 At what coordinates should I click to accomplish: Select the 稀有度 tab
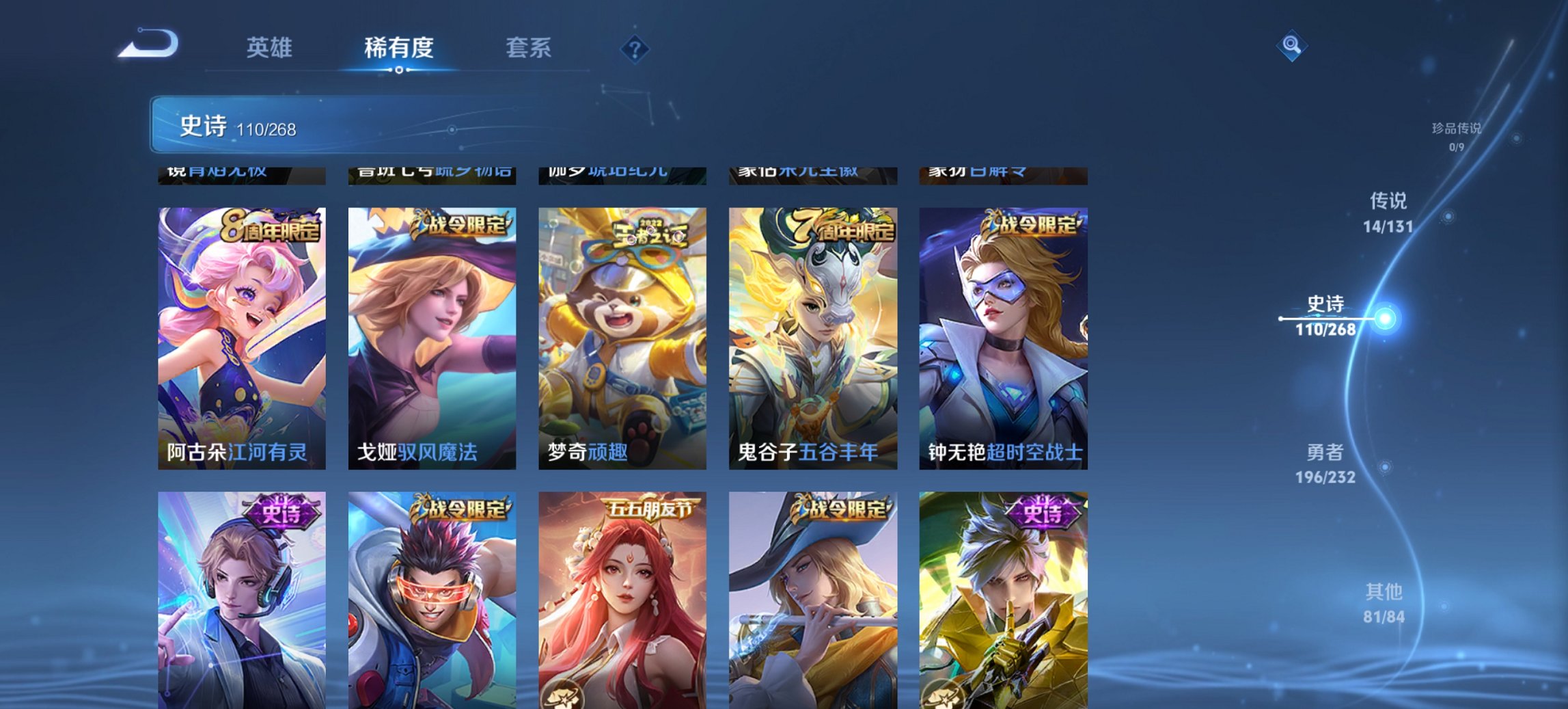pyautogui.click(x=398, y=48)
